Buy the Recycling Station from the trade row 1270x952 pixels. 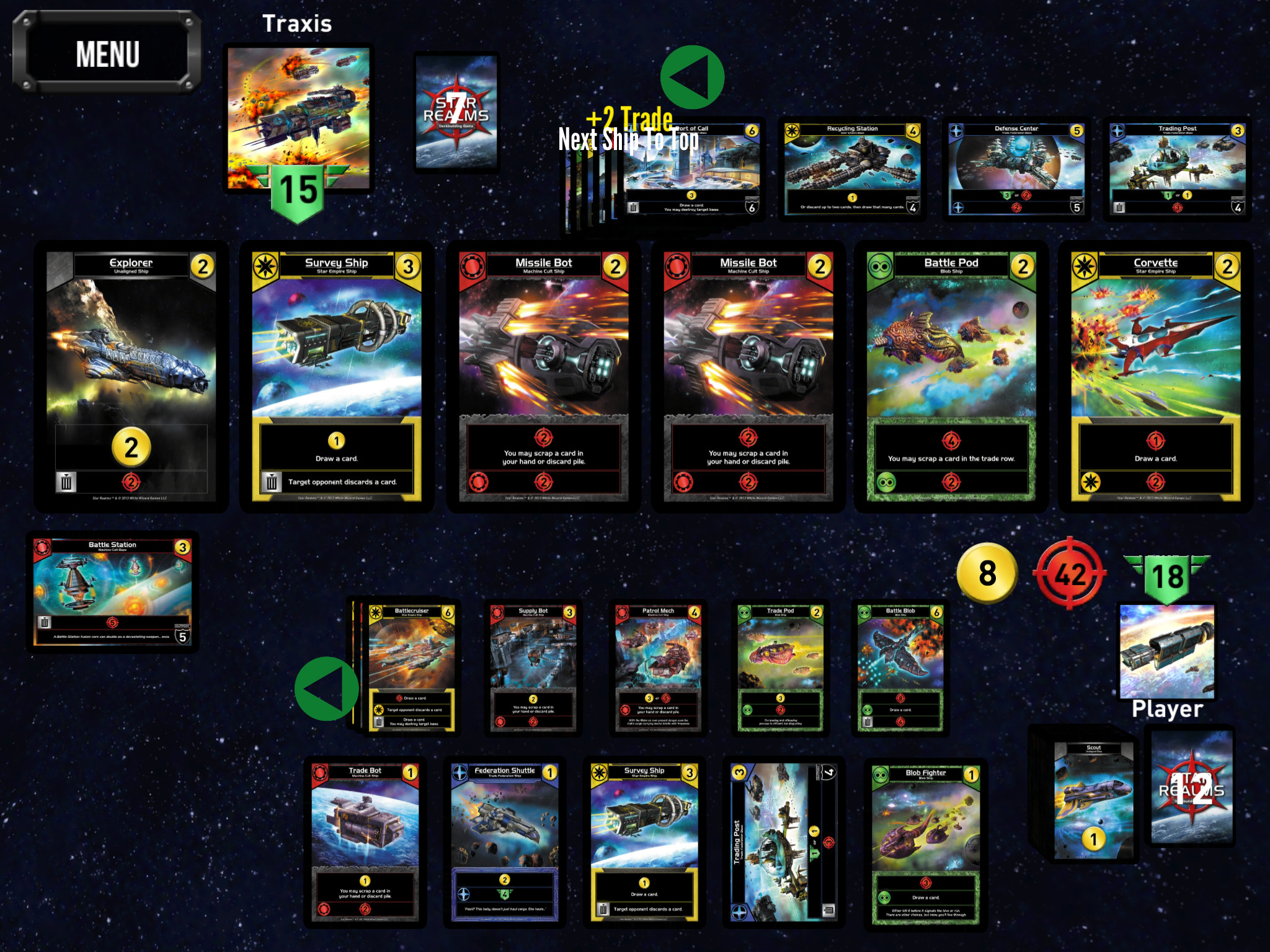852,169
